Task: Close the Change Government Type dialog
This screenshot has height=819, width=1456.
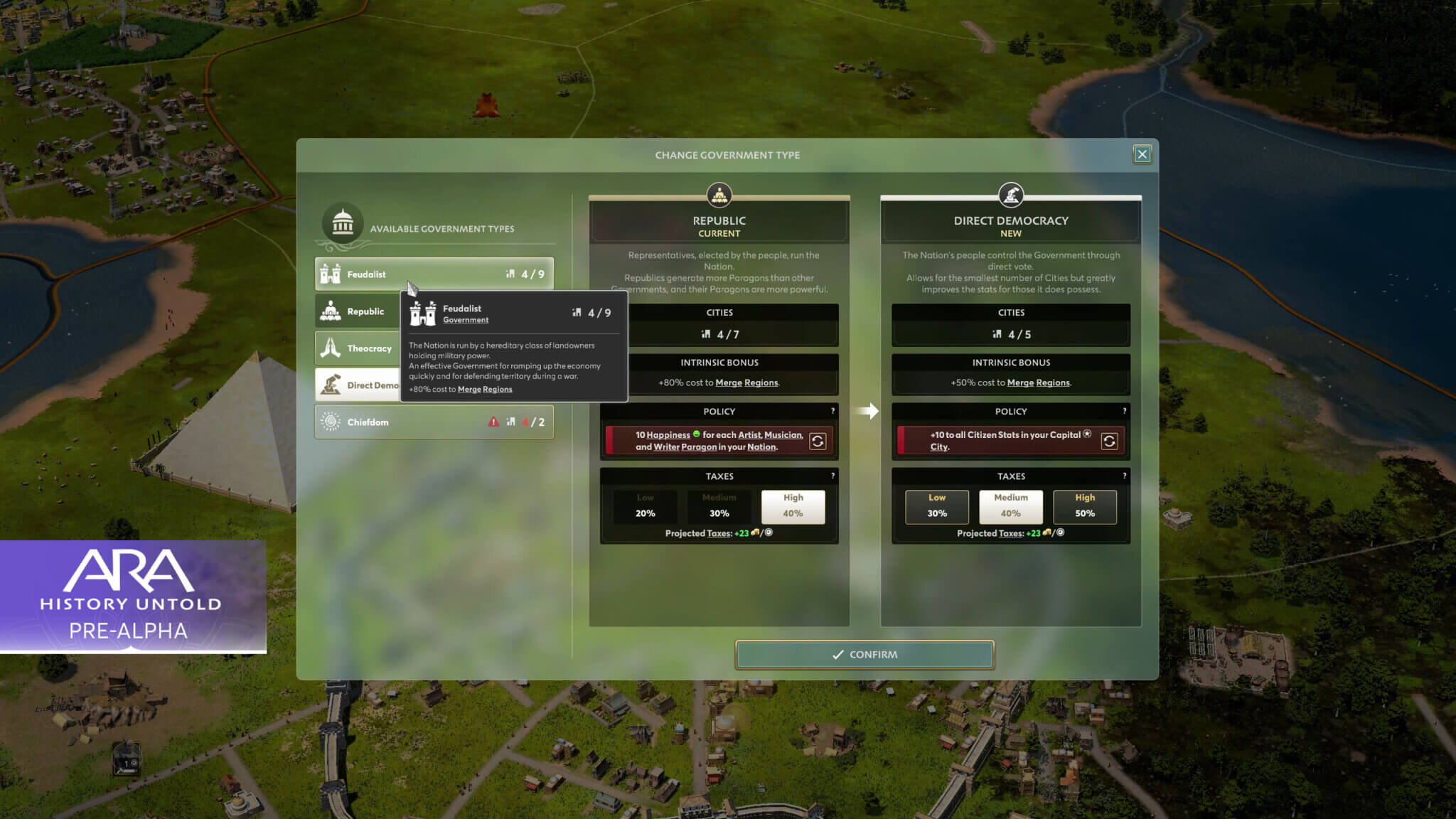Action: pos(1142,154)
